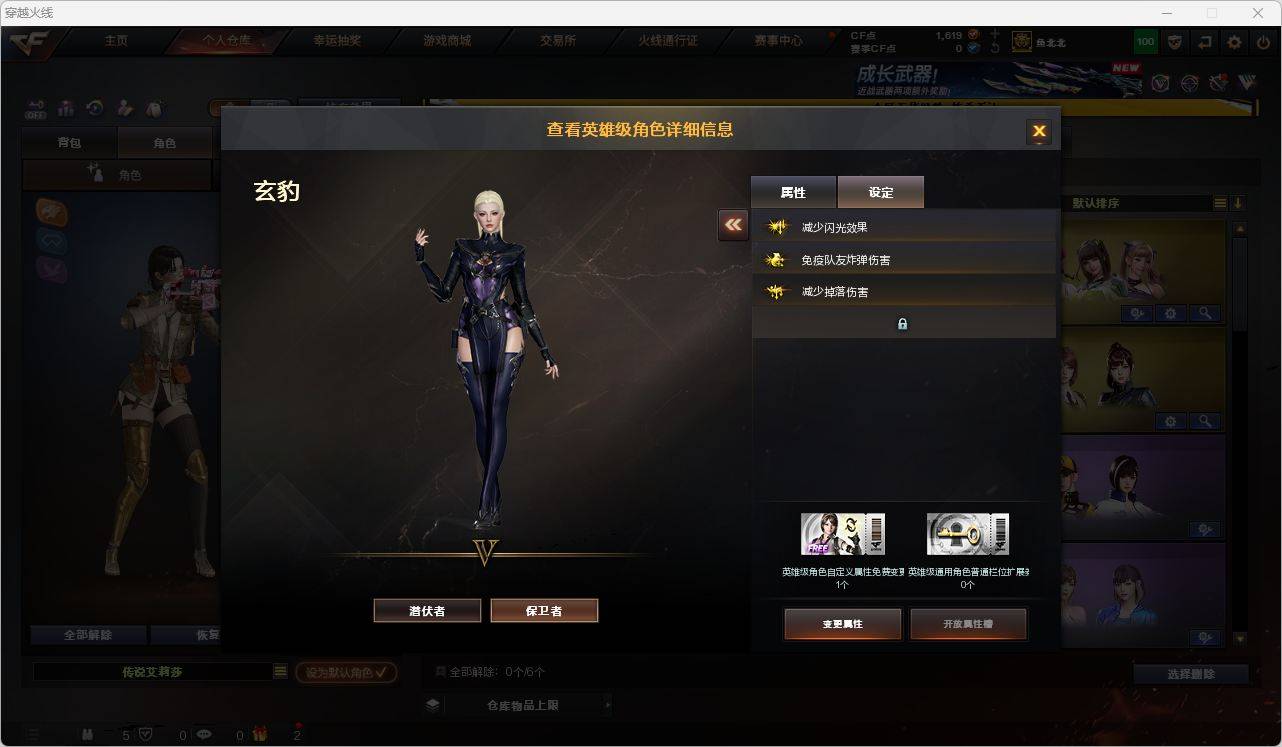Open the gear icon on the first character thumbnail

tap(1169, 313)
